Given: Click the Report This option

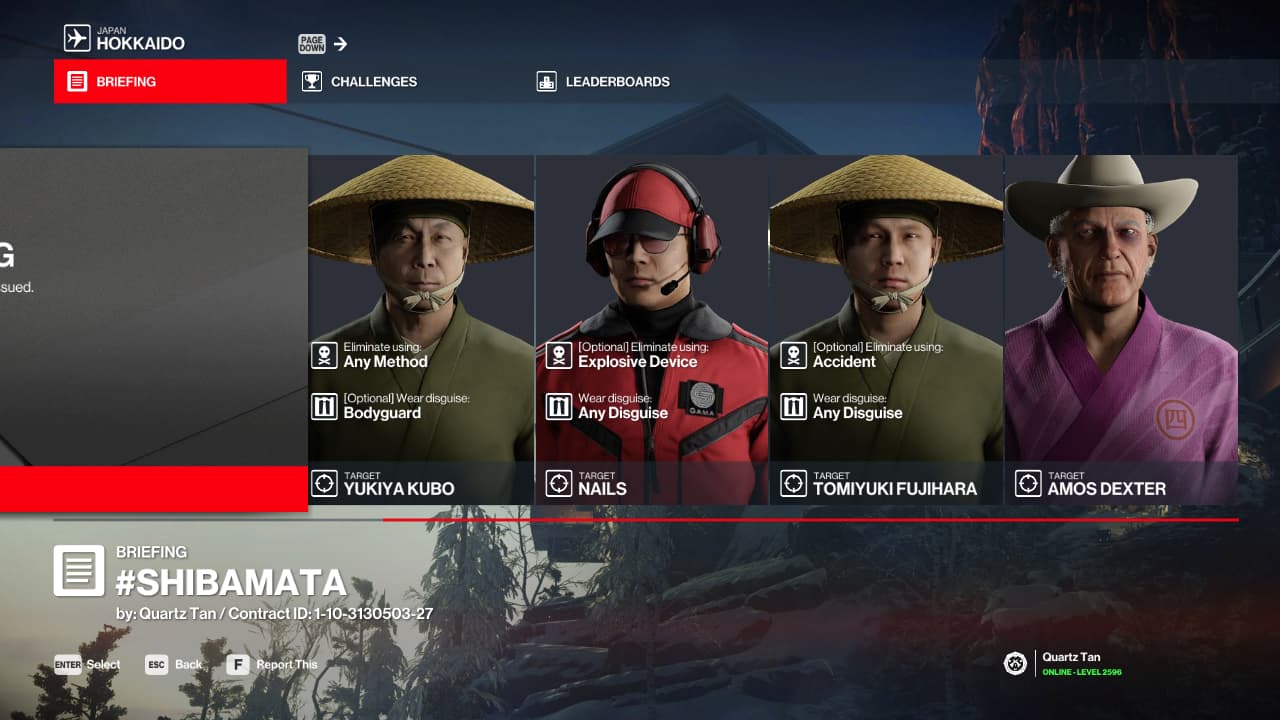Looking at the screenshot, I should [272, 665].
